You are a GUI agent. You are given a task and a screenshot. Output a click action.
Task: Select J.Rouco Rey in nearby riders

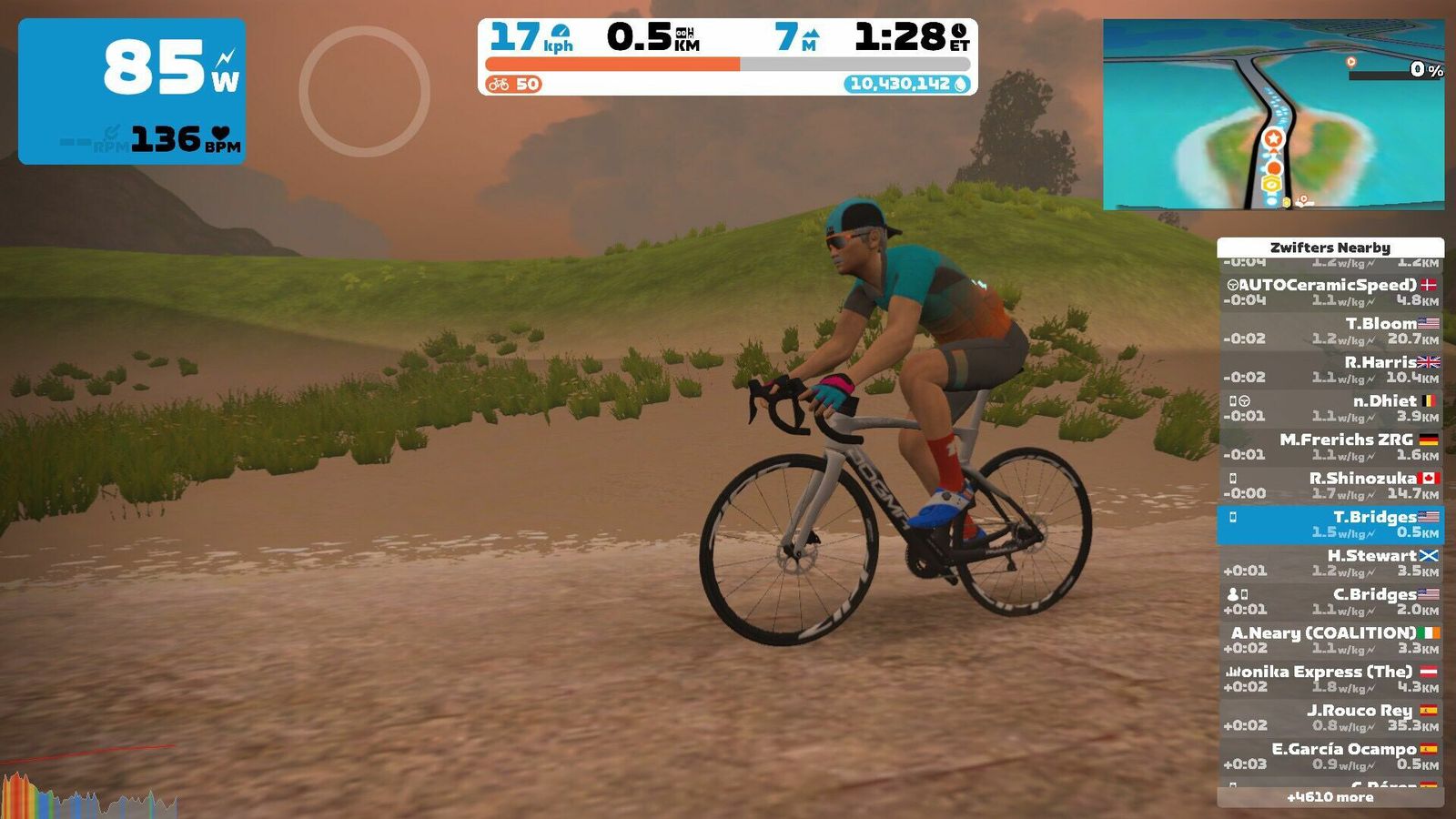coord(1330,718)
